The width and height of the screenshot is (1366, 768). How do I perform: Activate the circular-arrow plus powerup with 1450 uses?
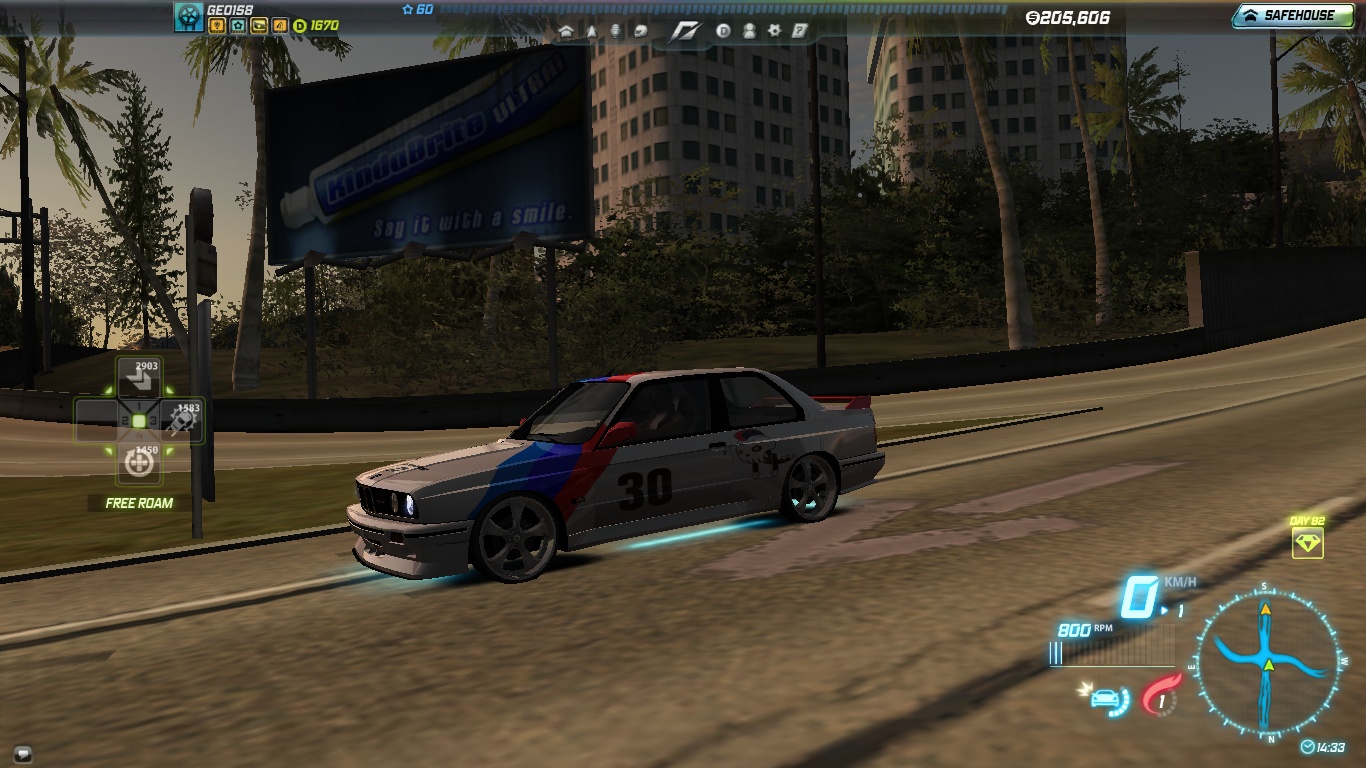[139, 463]
